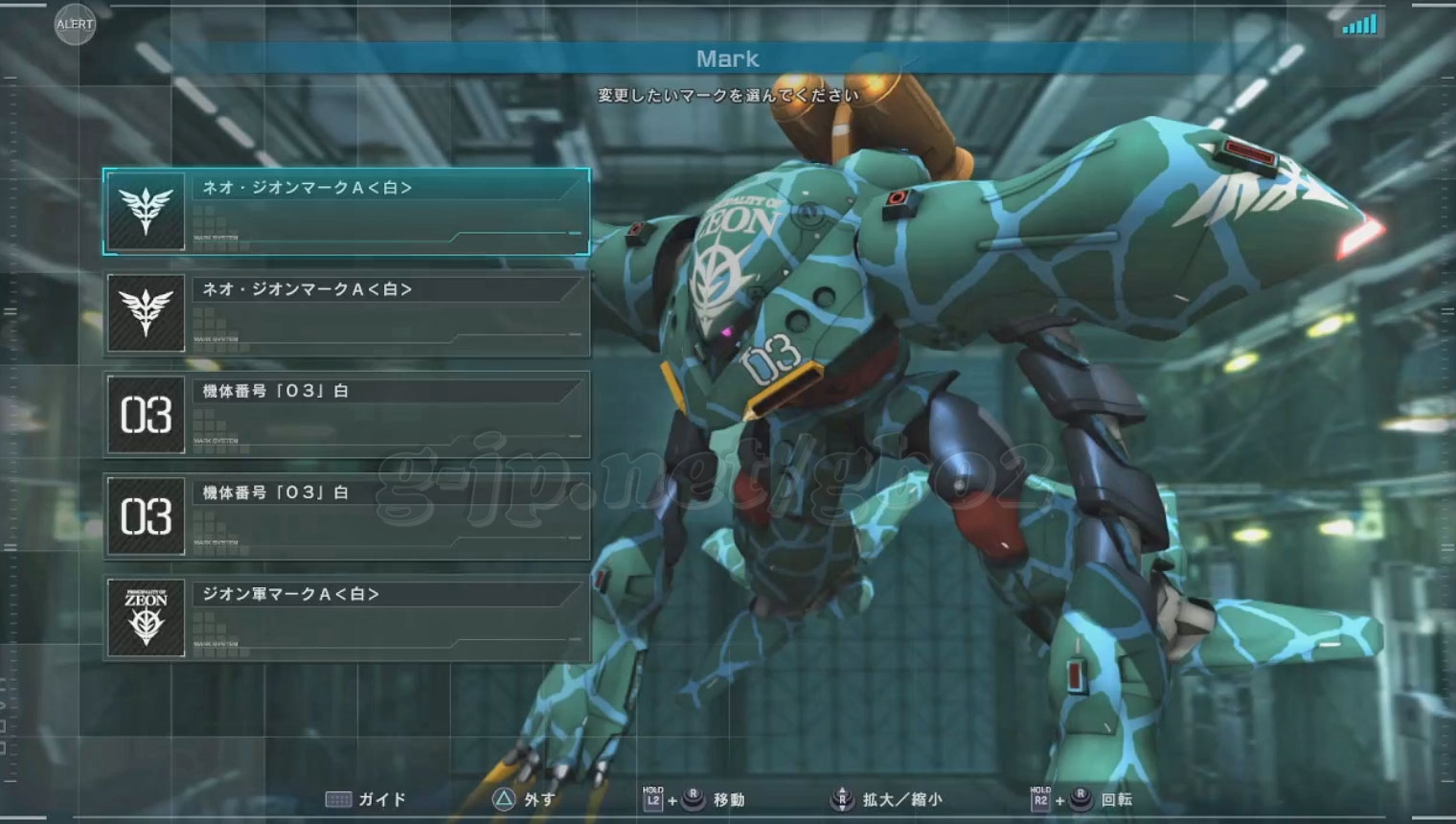1456x824 pixels.
Task: Pick the ジオン軍マークA<白> mark
Action: pyautogui.click(x=346, y=618)
